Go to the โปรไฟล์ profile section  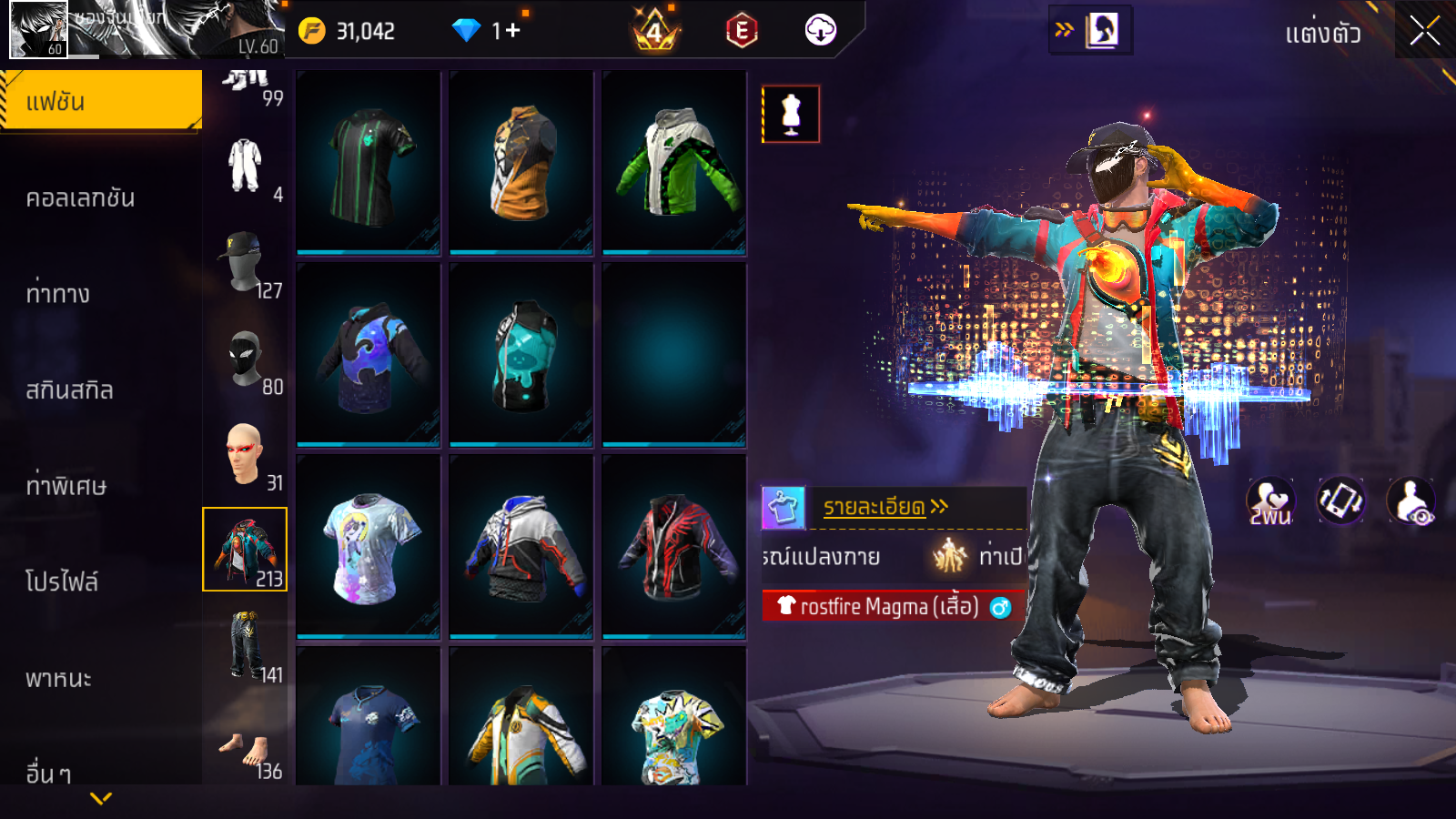tap(62, 581)
